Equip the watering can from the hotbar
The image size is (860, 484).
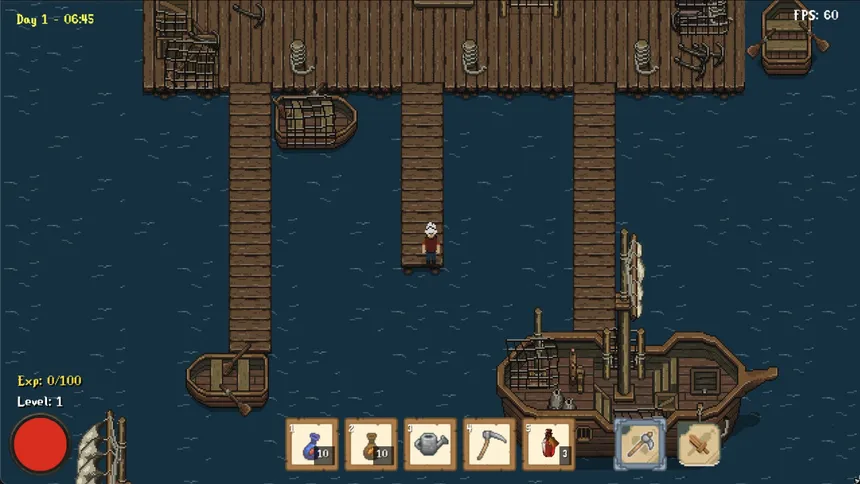430,444
